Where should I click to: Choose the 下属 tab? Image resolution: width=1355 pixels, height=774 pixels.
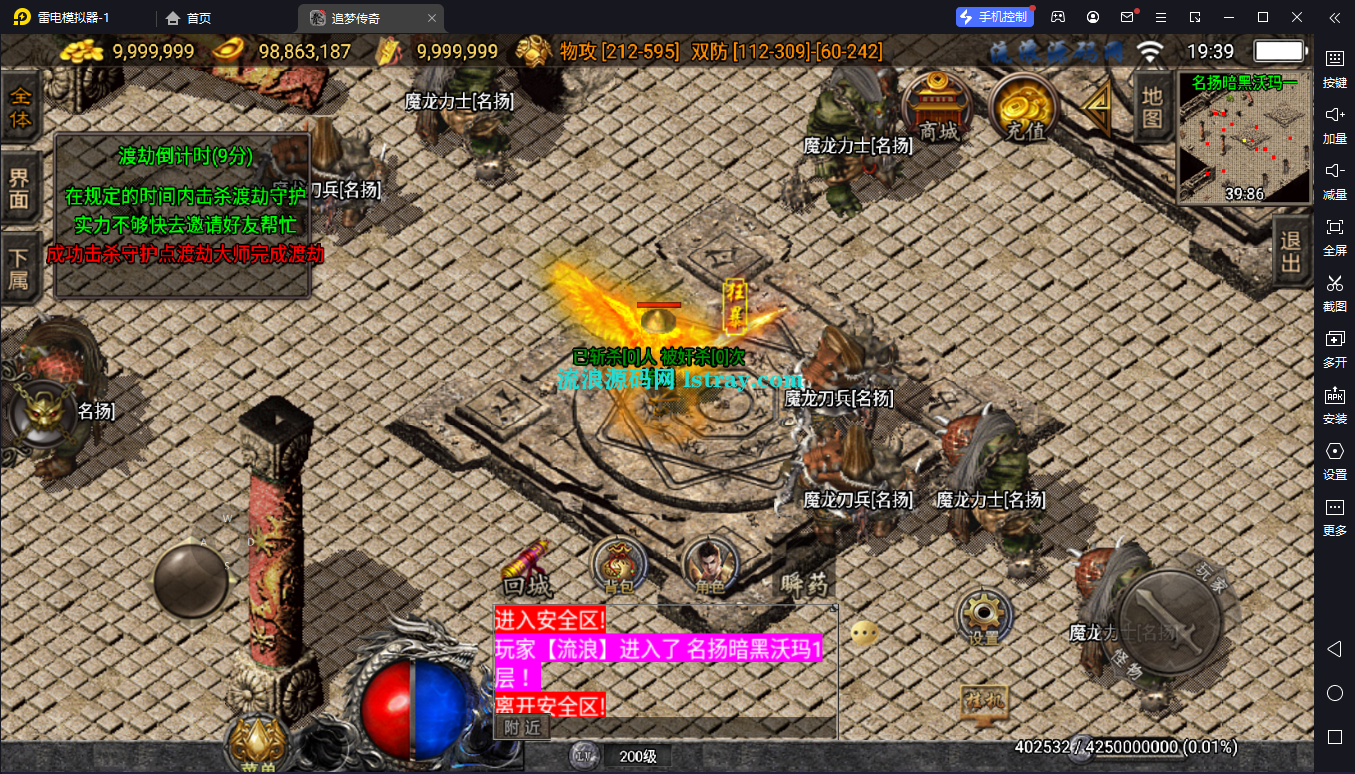20,266
